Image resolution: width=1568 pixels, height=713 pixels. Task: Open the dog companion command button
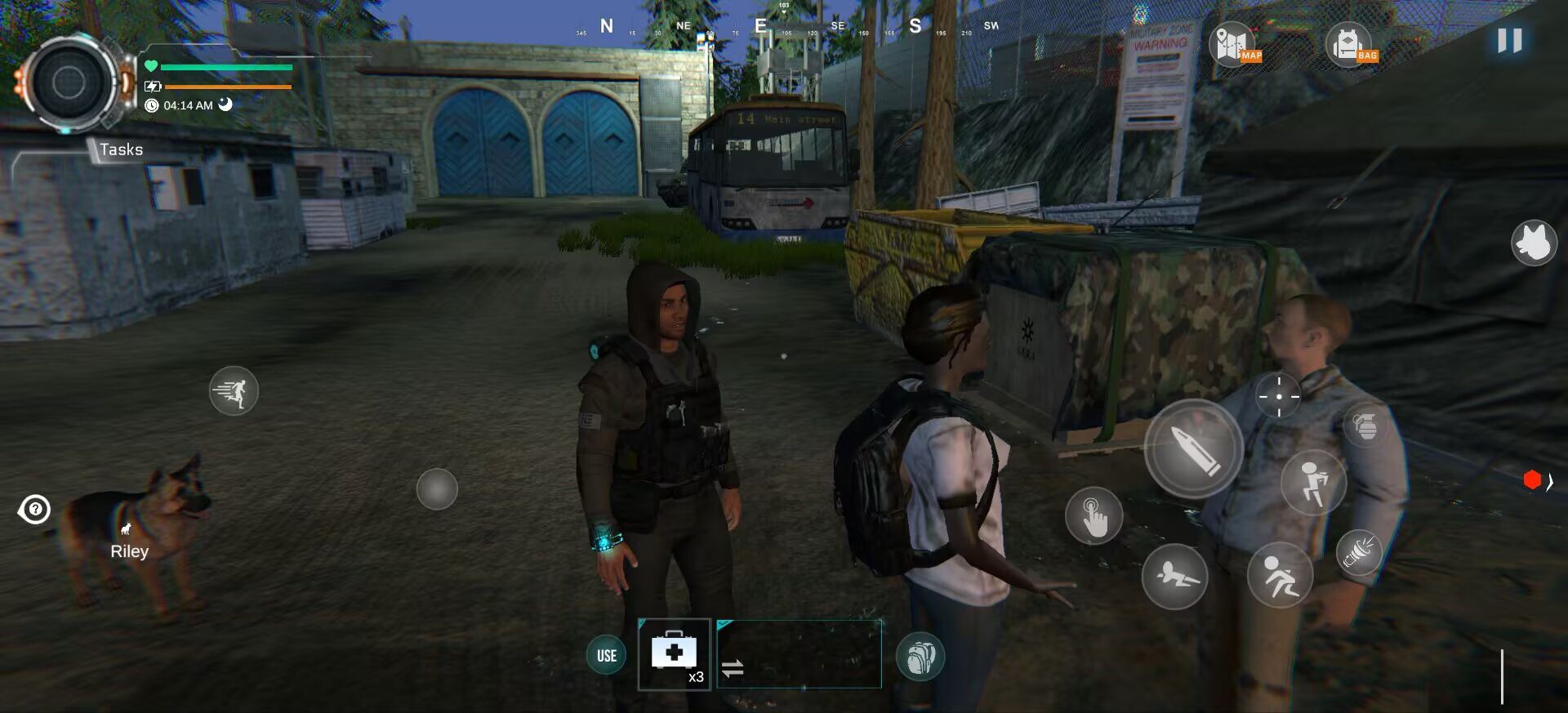pyautogui.click(x=1534, y=243)
